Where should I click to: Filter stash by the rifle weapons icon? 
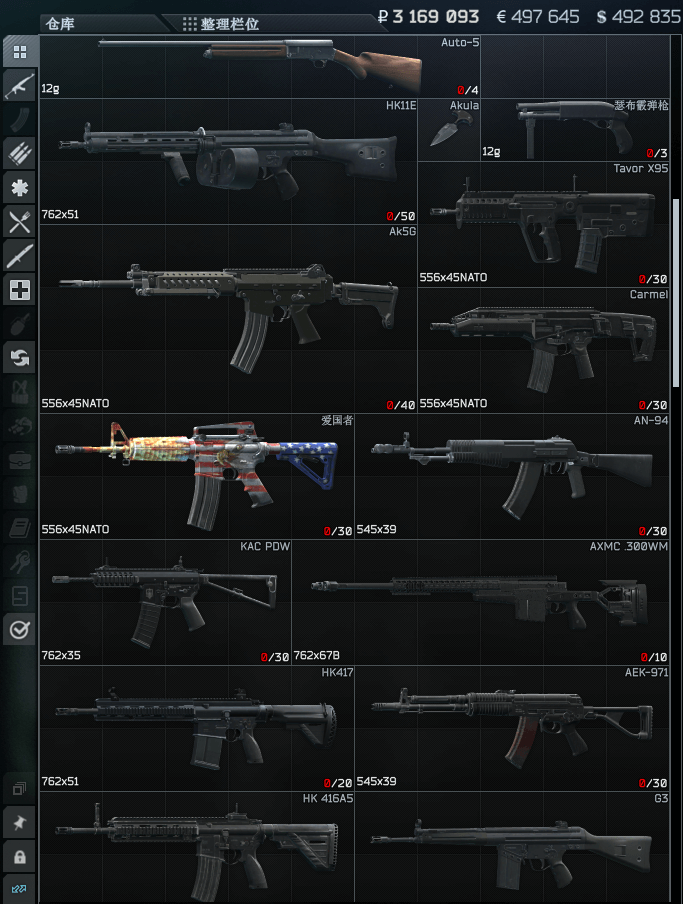point(19,85)
